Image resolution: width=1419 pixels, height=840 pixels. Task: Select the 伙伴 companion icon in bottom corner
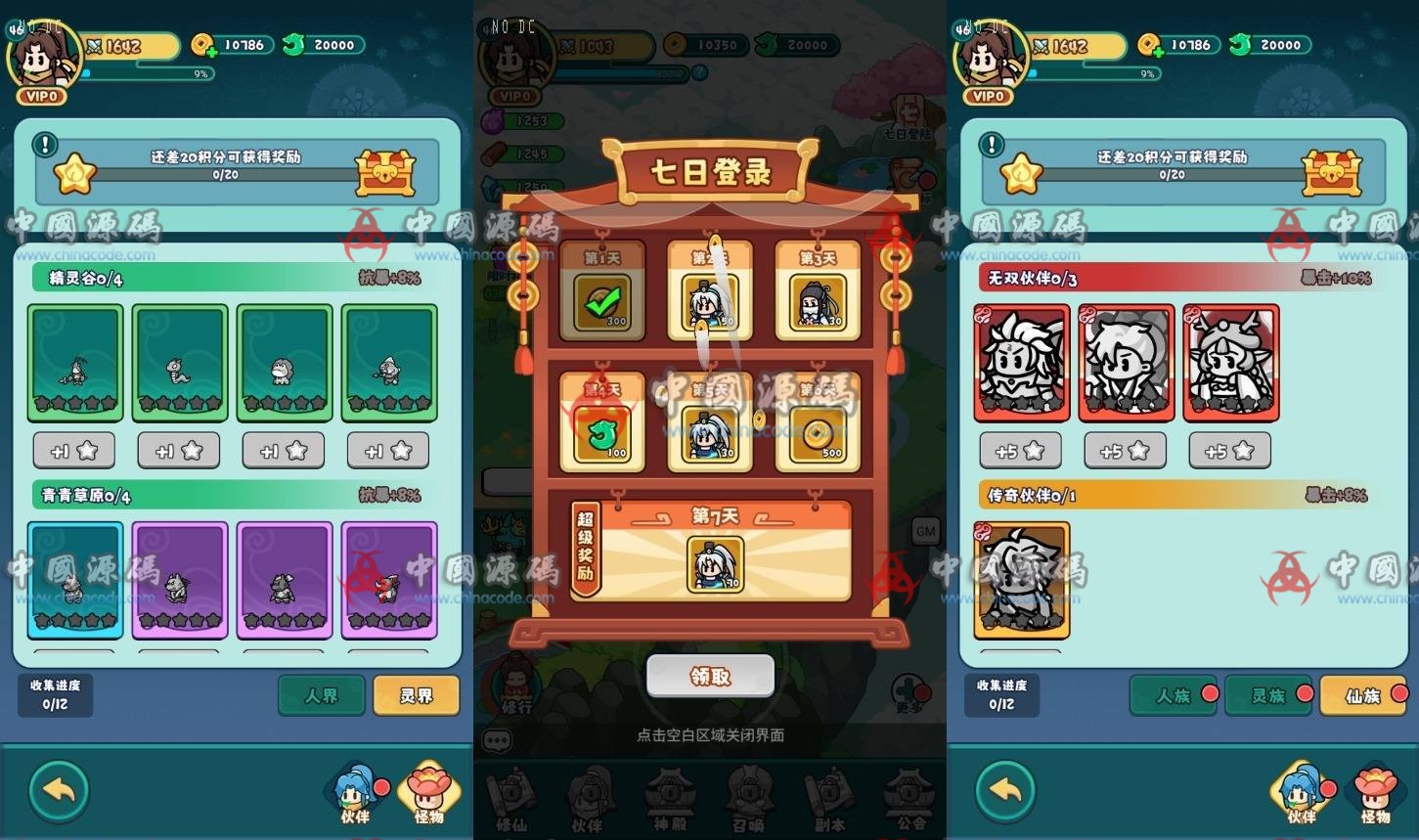tap(354, 794)
